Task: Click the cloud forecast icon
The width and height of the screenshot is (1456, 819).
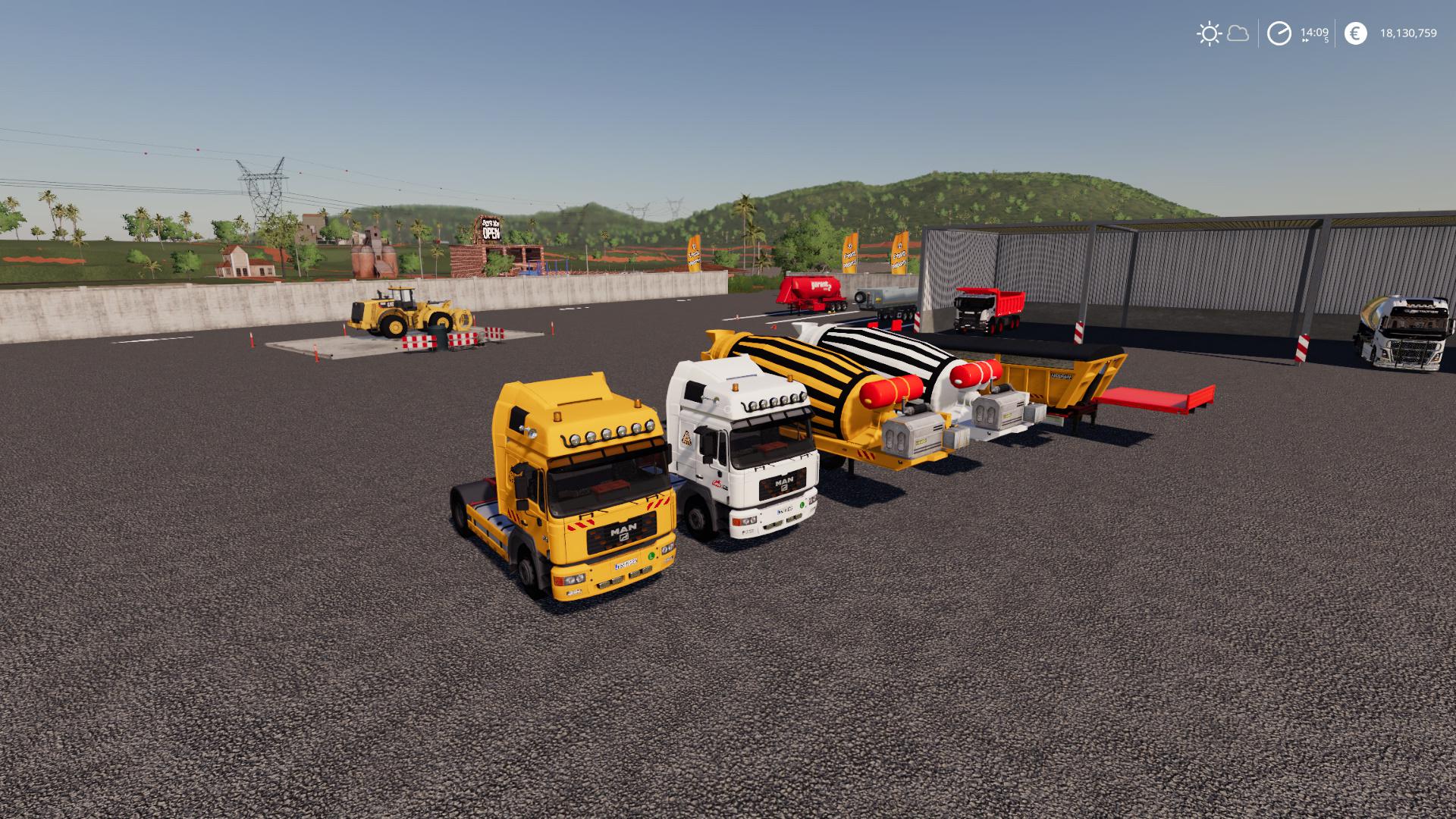Action: tap(1237, 33)
